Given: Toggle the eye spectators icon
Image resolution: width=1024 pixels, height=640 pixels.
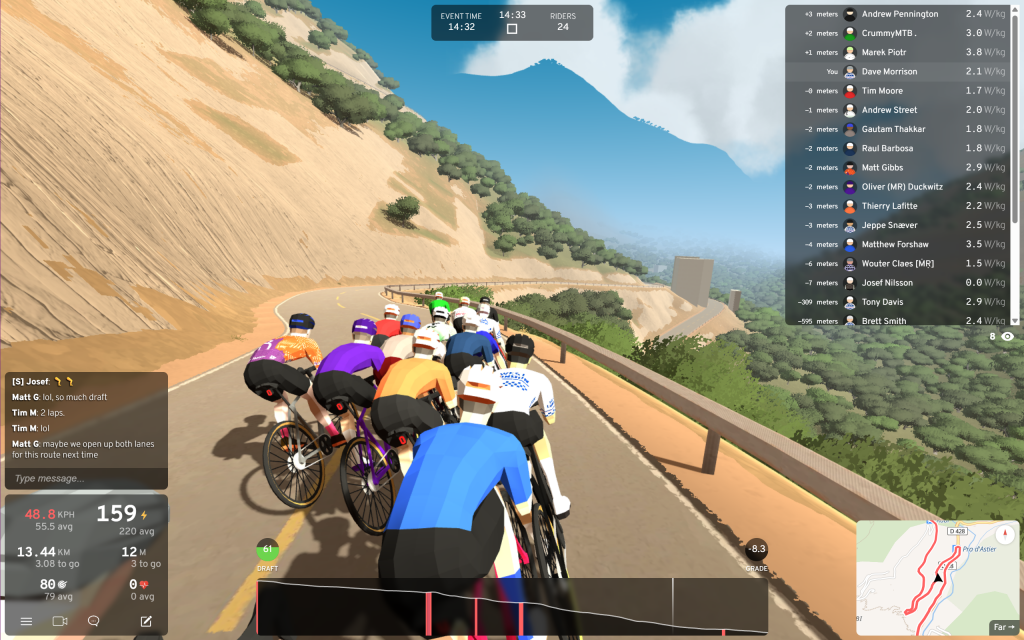Looking at the screenshot, I should 1007,337.
